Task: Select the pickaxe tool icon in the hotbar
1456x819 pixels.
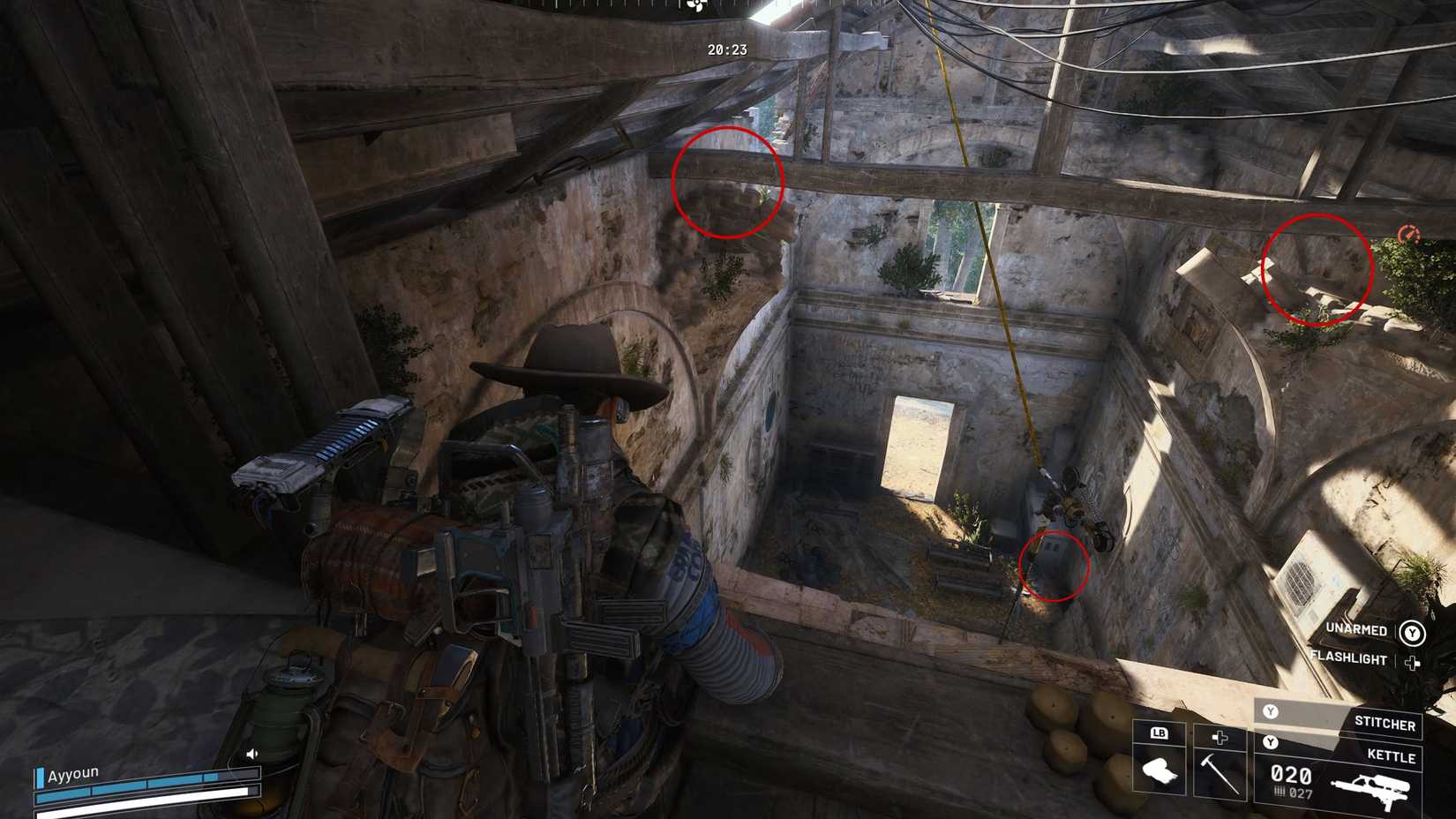Action: coord(1219,776)
